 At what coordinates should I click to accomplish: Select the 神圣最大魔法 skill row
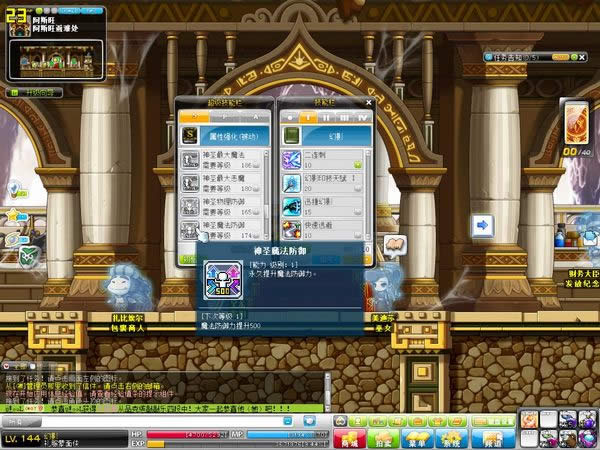tap(222, 158)
